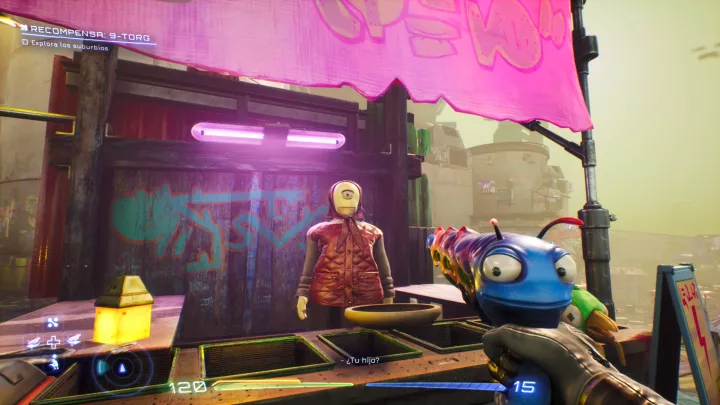Select the top weapon-wheel icon
Image resolution: width=720 pixels, height=405 pixels.
[x=53, y=322]
